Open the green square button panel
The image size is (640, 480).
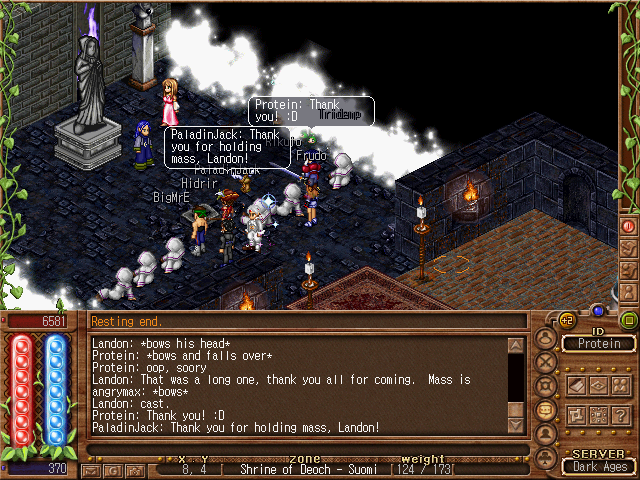pos(629,320)
